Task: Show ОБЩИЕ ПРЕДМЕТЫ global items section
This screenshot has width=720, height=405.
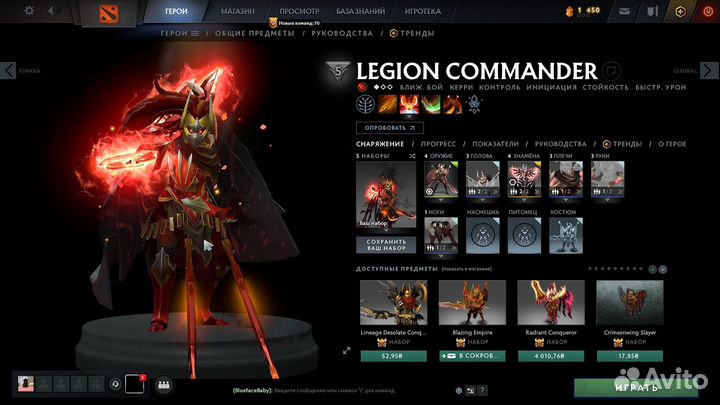Action: click(257, 33)
